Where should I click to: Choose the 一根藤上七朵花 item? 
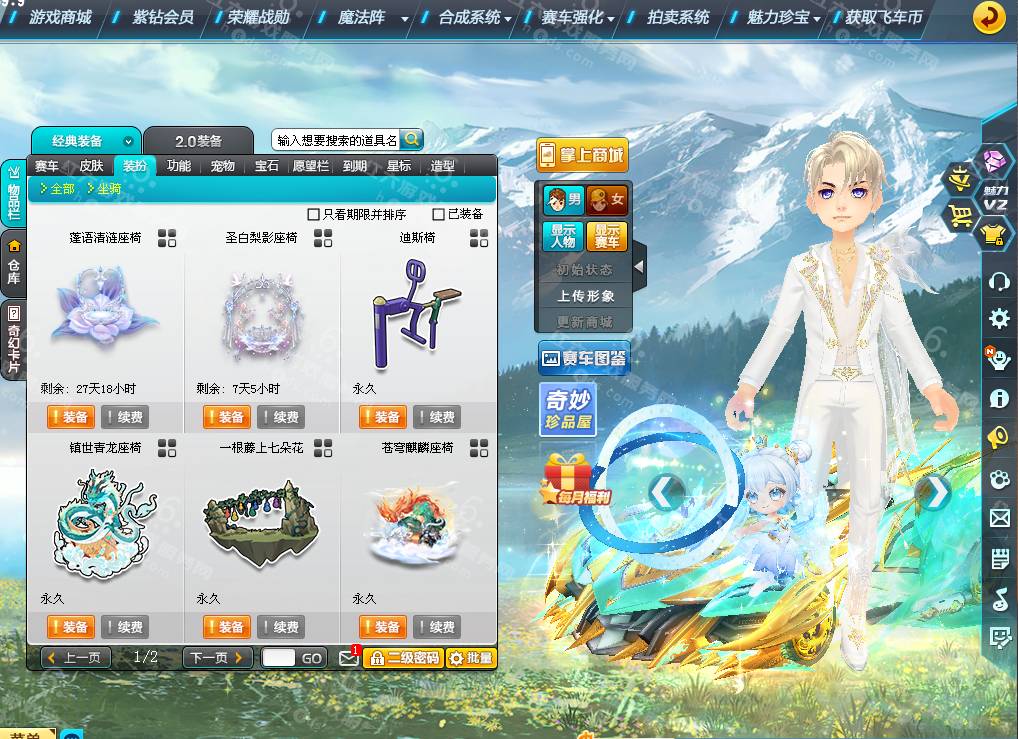point(261,524)
